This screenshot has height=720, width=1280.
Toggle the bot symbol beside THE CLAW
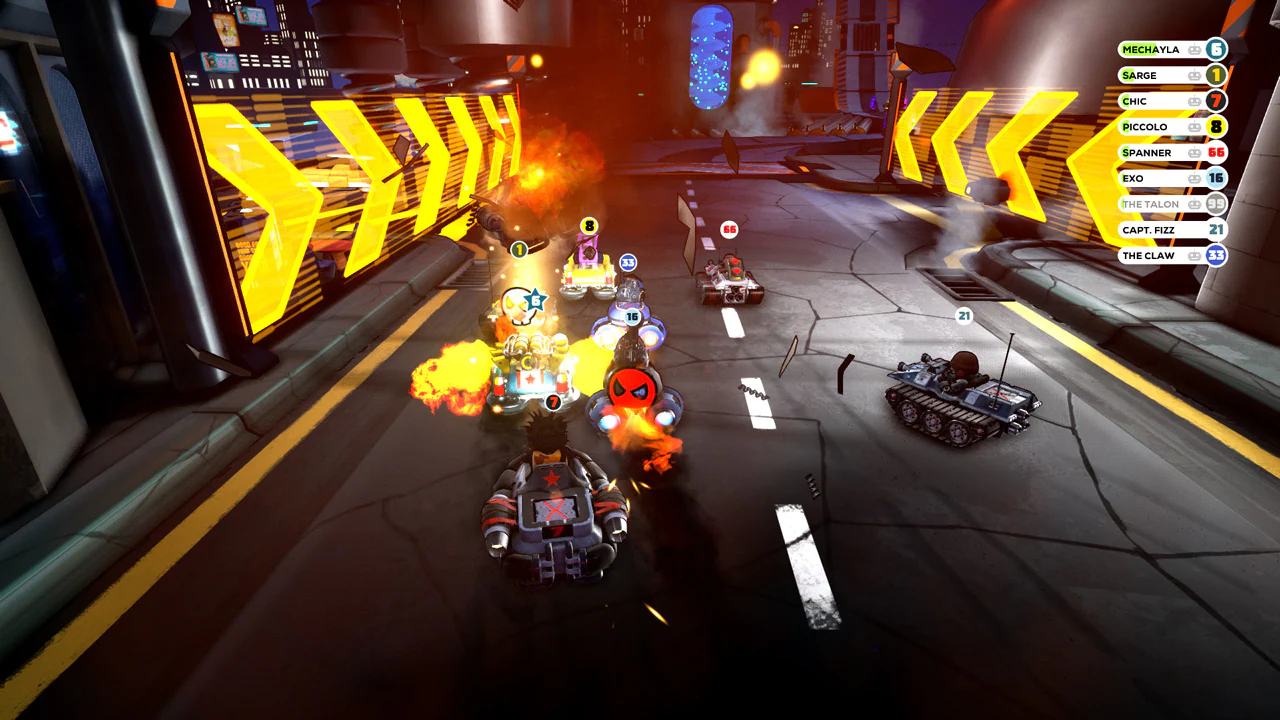[x=1195, y=255]
